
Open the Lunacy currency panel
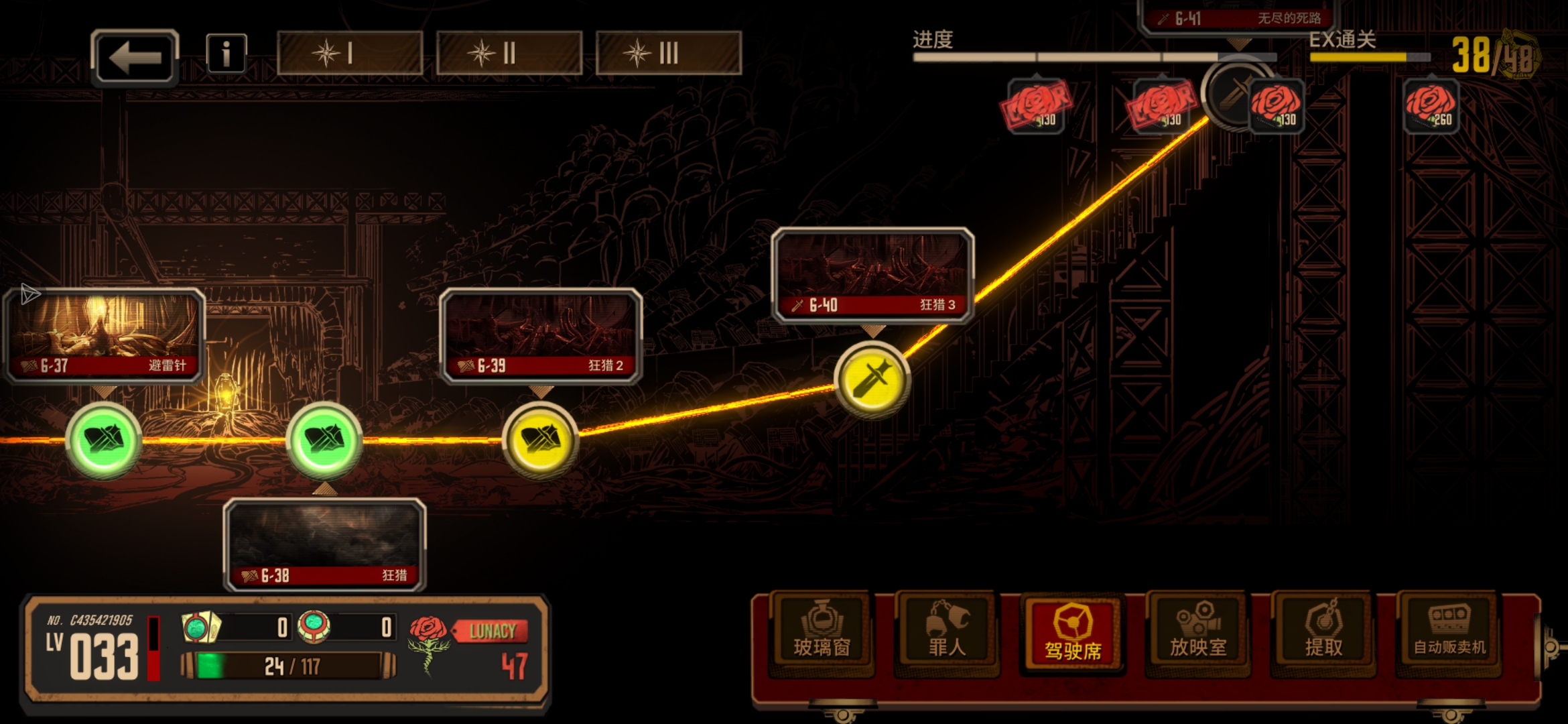[x=489, y=647]
